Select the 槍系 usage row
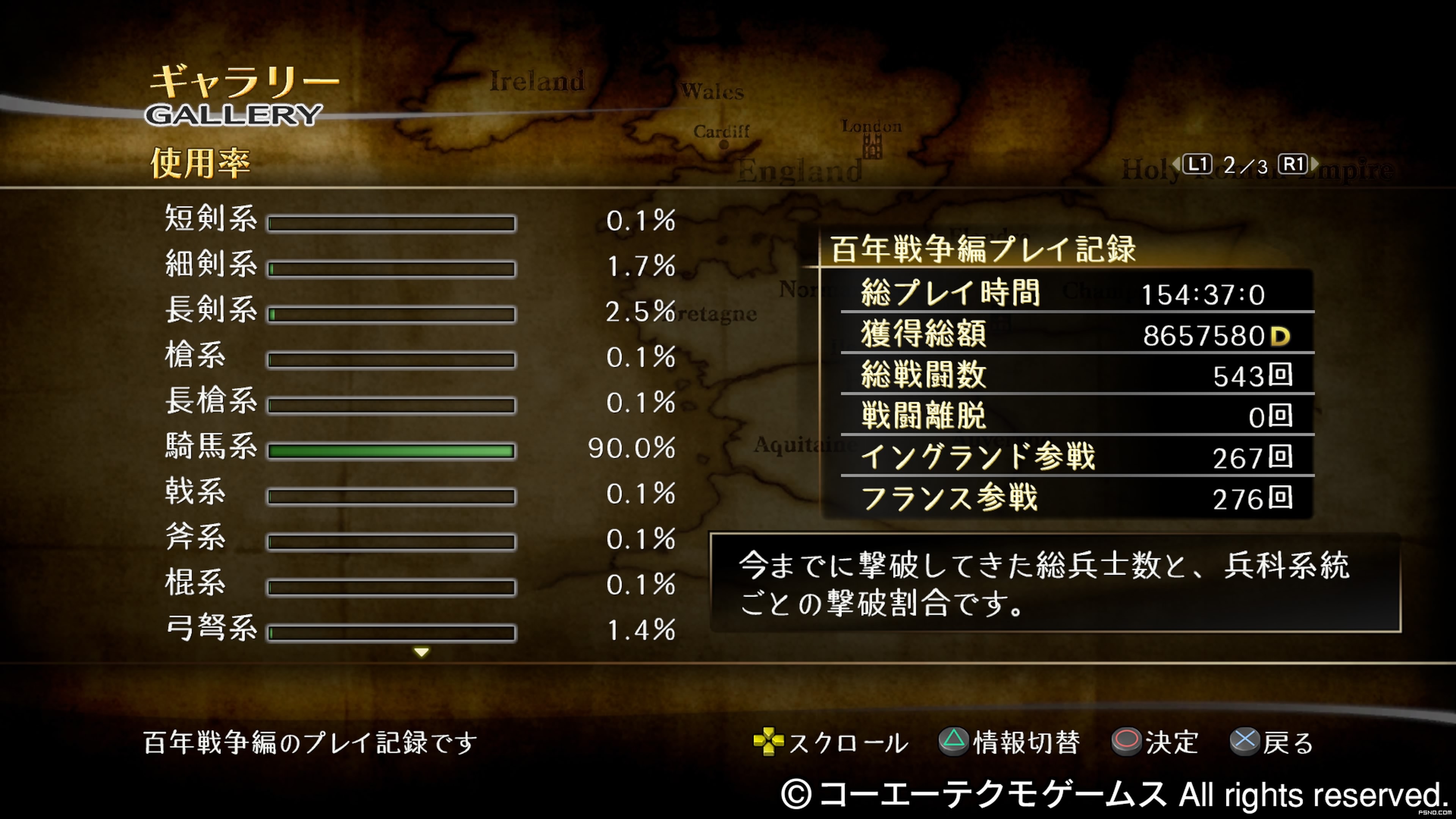 419,358
